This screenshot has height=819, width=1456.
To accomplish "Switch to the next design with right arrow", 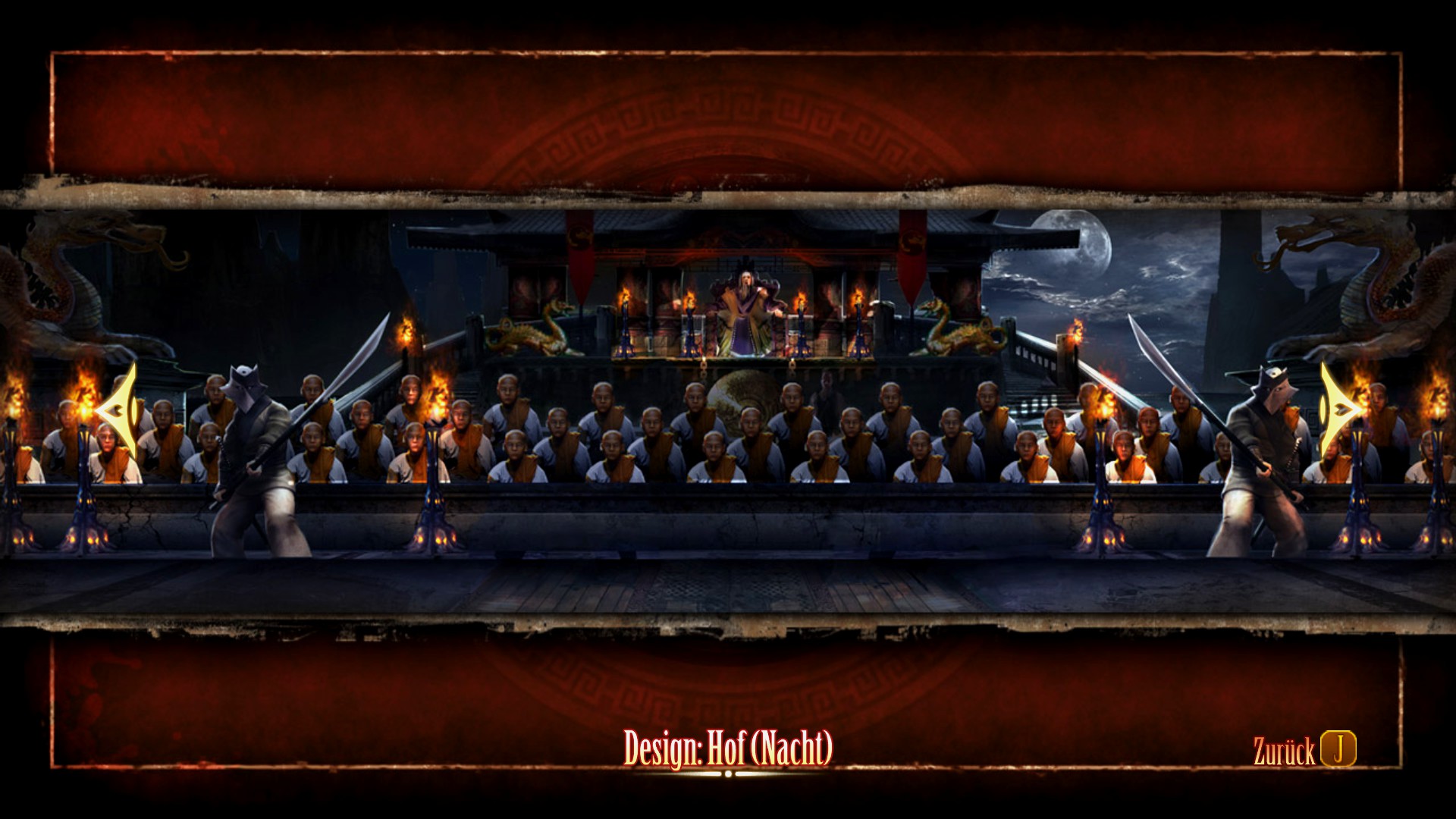I will (x=1339, y=410).
